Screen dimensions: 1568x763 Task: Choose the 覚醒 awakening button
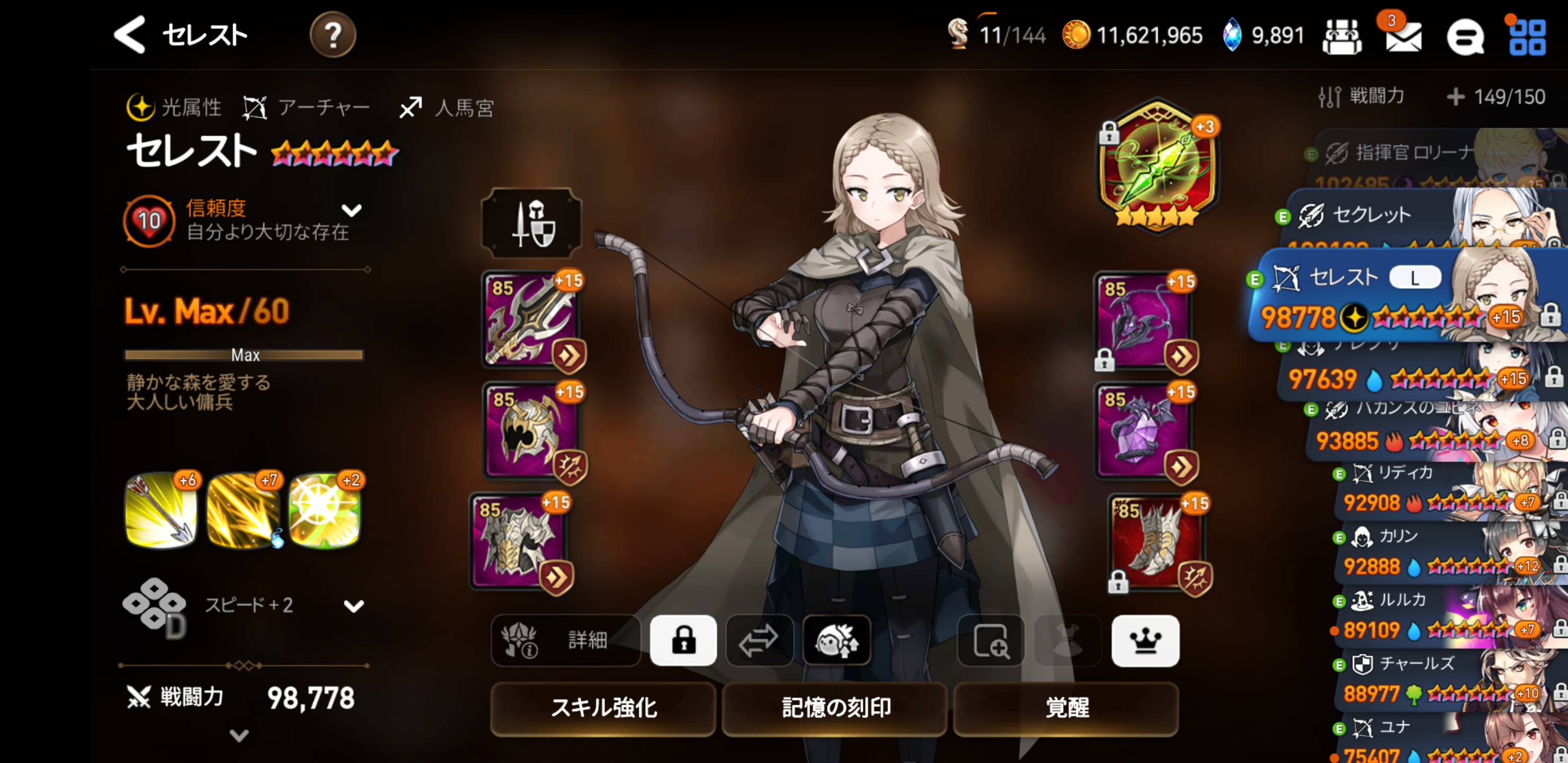[x=1066, y=707]
